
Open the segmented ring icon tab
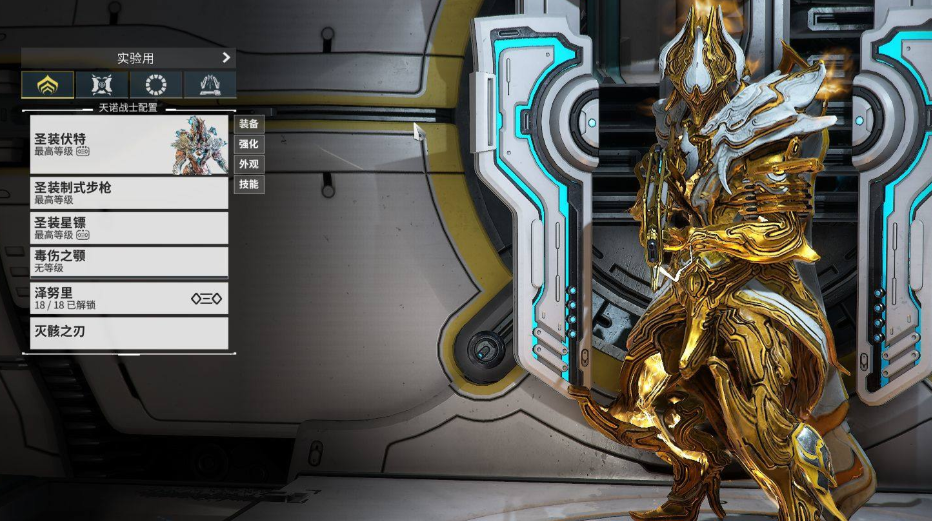(x=155, y=85)
